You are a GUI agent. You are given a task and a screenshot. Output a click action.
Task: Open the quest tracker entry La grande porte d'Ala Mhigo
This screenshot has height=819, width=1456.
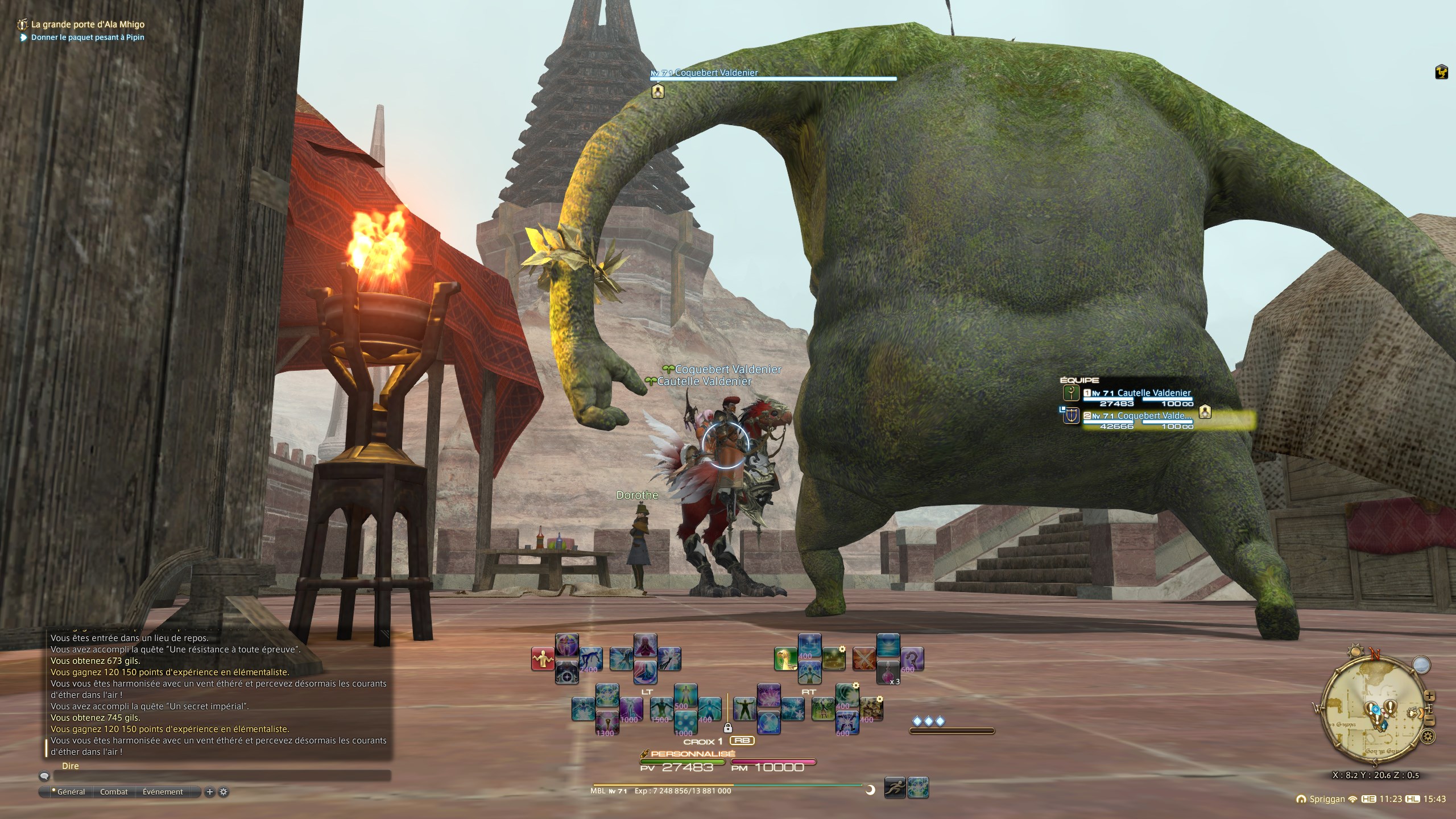click(88, 24)
